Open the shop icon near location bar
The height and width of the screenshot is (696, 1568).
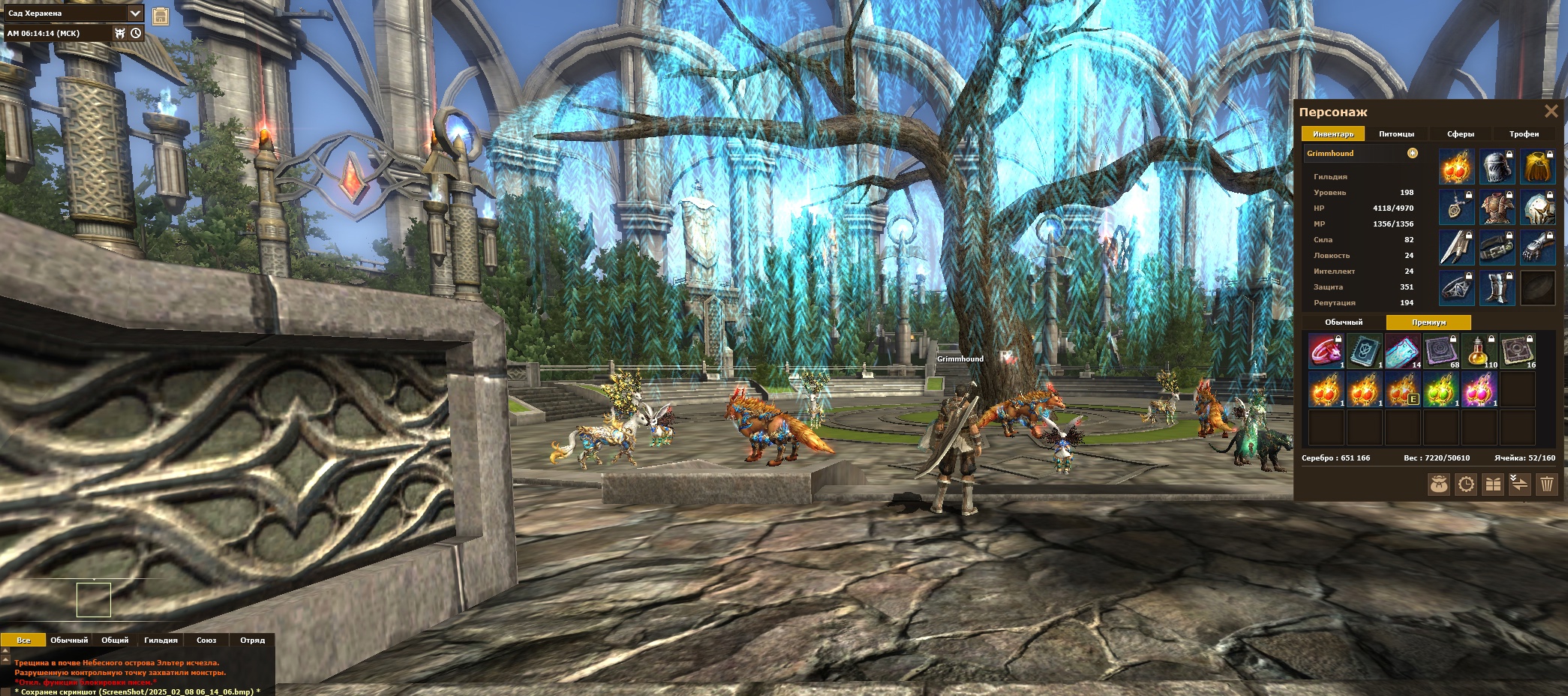[x=161, y=16]
